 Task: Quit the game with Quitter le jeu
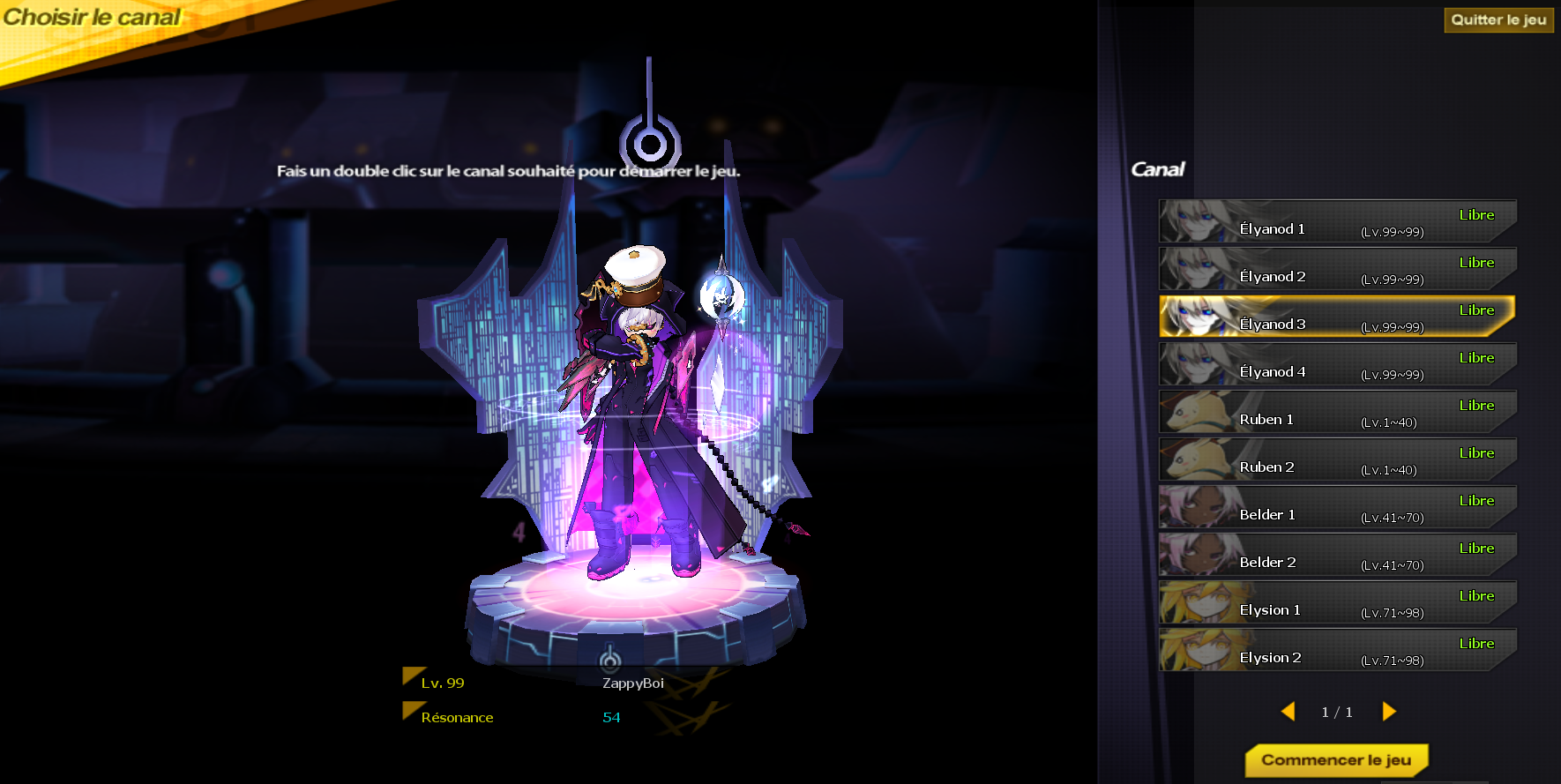(x=1498, y=19)
